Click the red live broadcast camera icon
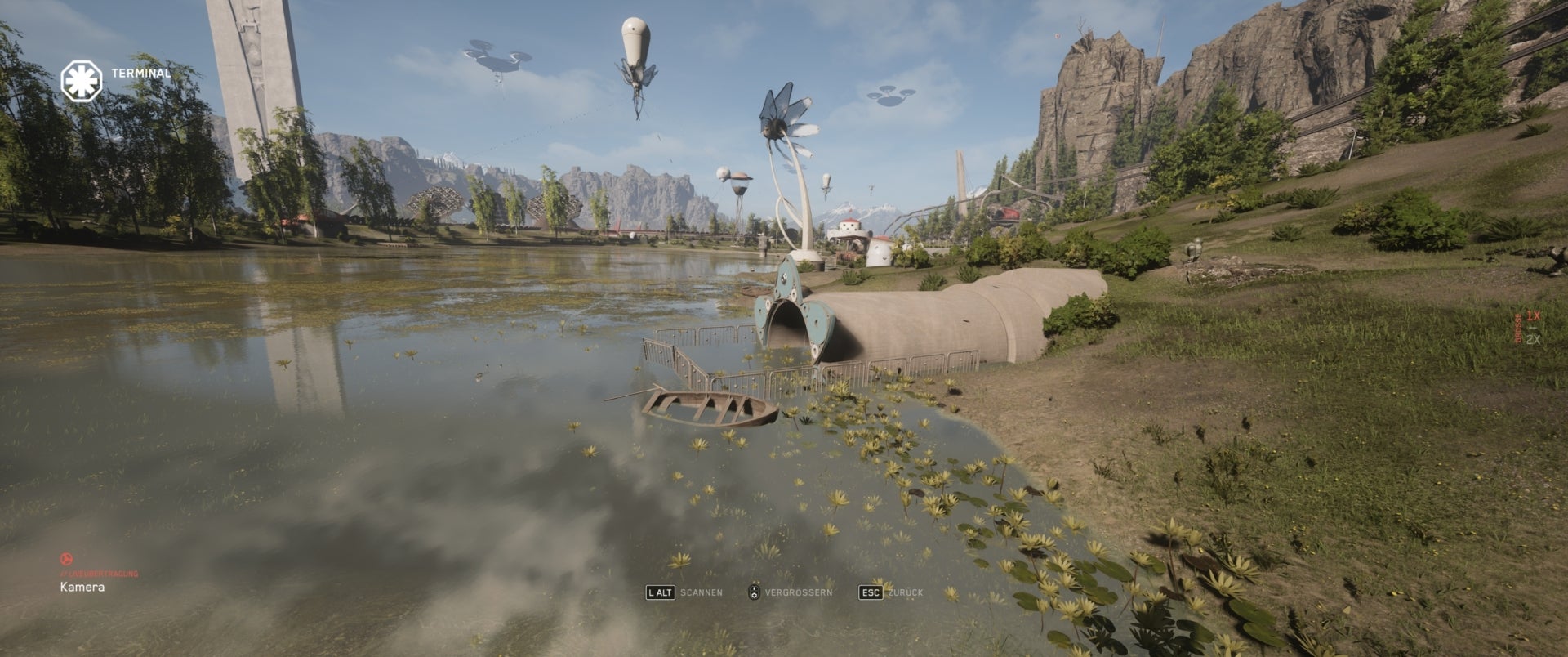1568x657 pixels. 66,559
